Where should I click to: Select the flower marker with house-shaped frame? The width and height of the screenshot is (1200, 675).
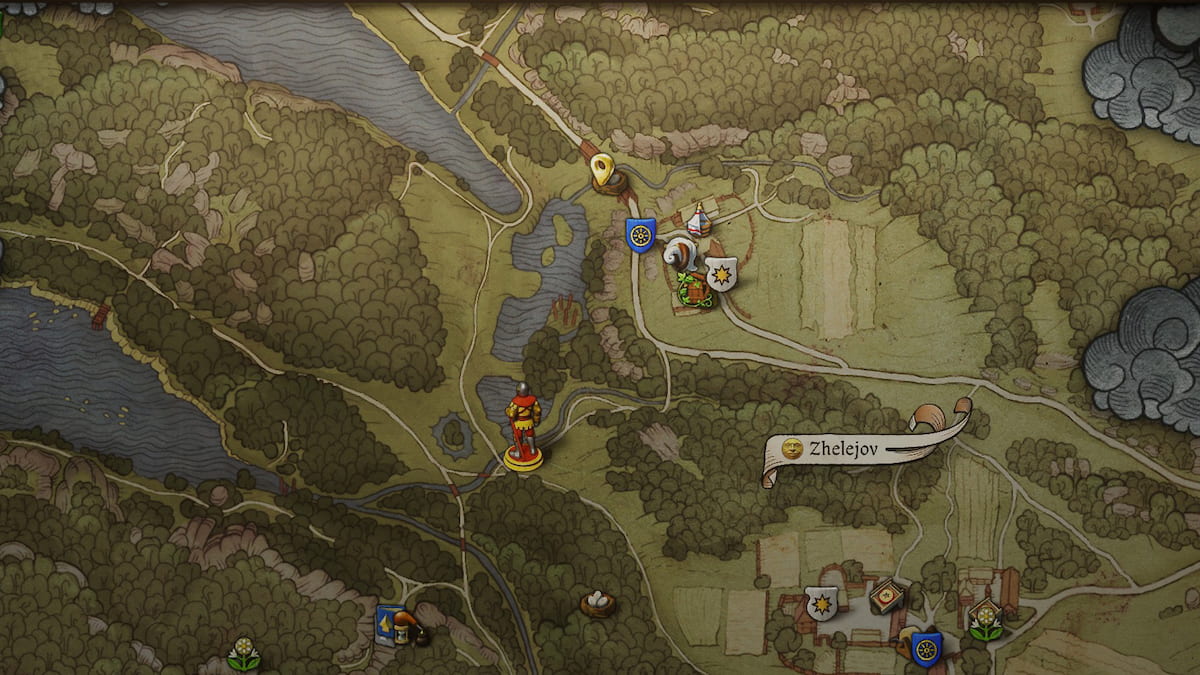pos(985,619)
